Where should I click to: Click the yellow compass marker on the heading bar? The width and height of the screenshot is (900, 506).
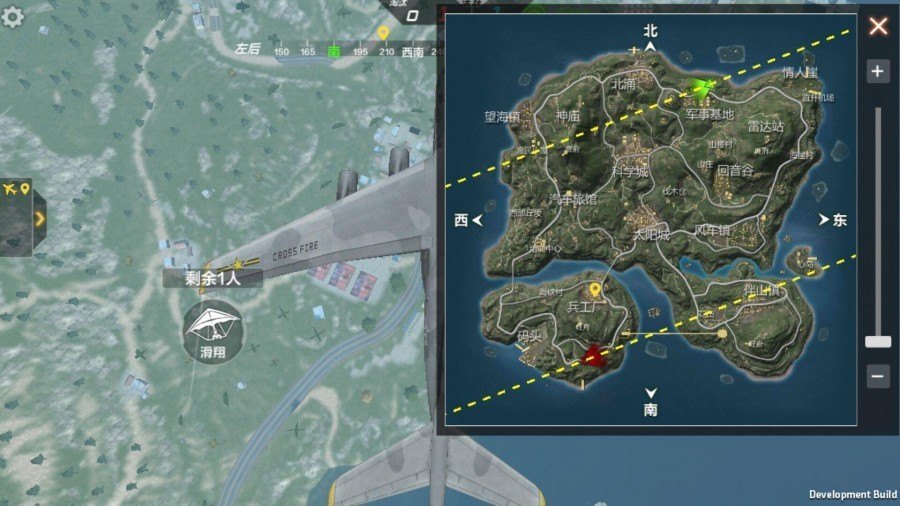[383, 34]
